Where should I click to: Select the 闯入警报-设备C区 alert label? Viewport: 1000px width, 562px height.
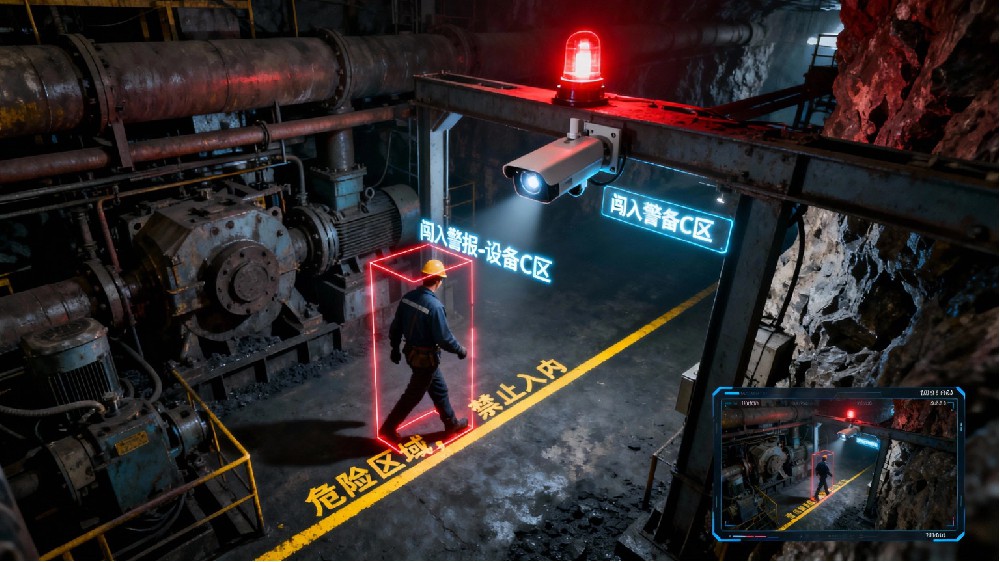486,251
